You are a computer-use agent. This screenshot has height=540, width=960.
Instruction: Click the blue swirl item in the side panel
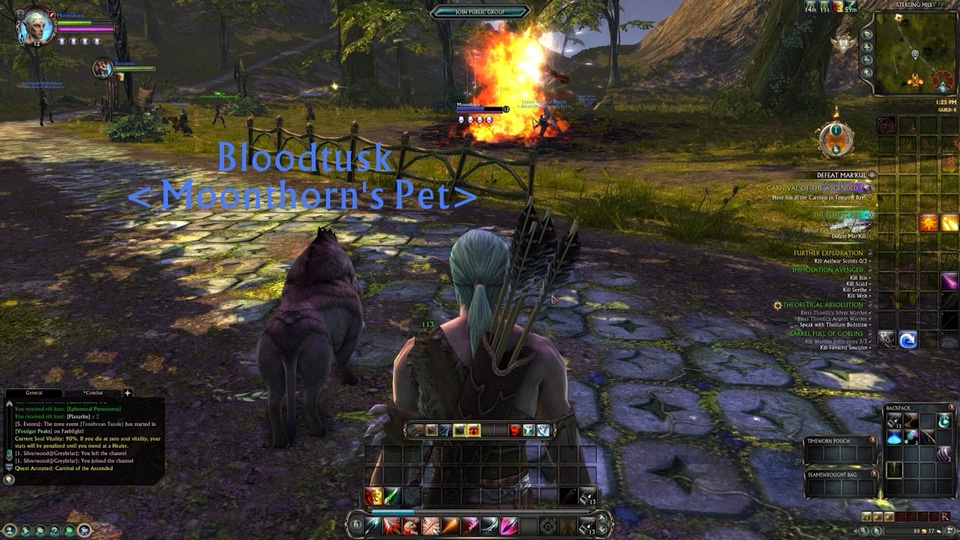coord(907,339)
